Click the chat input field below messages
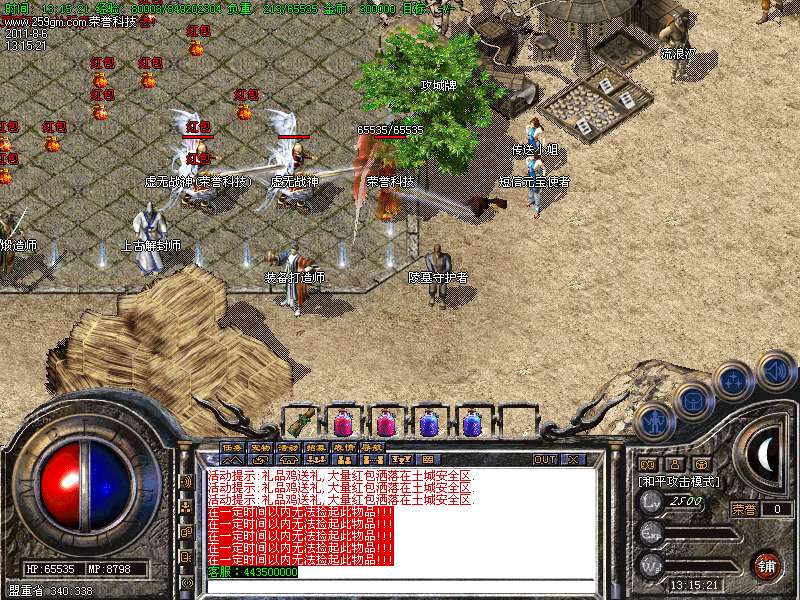The image size is (800, 600). [x=400, y=582]
